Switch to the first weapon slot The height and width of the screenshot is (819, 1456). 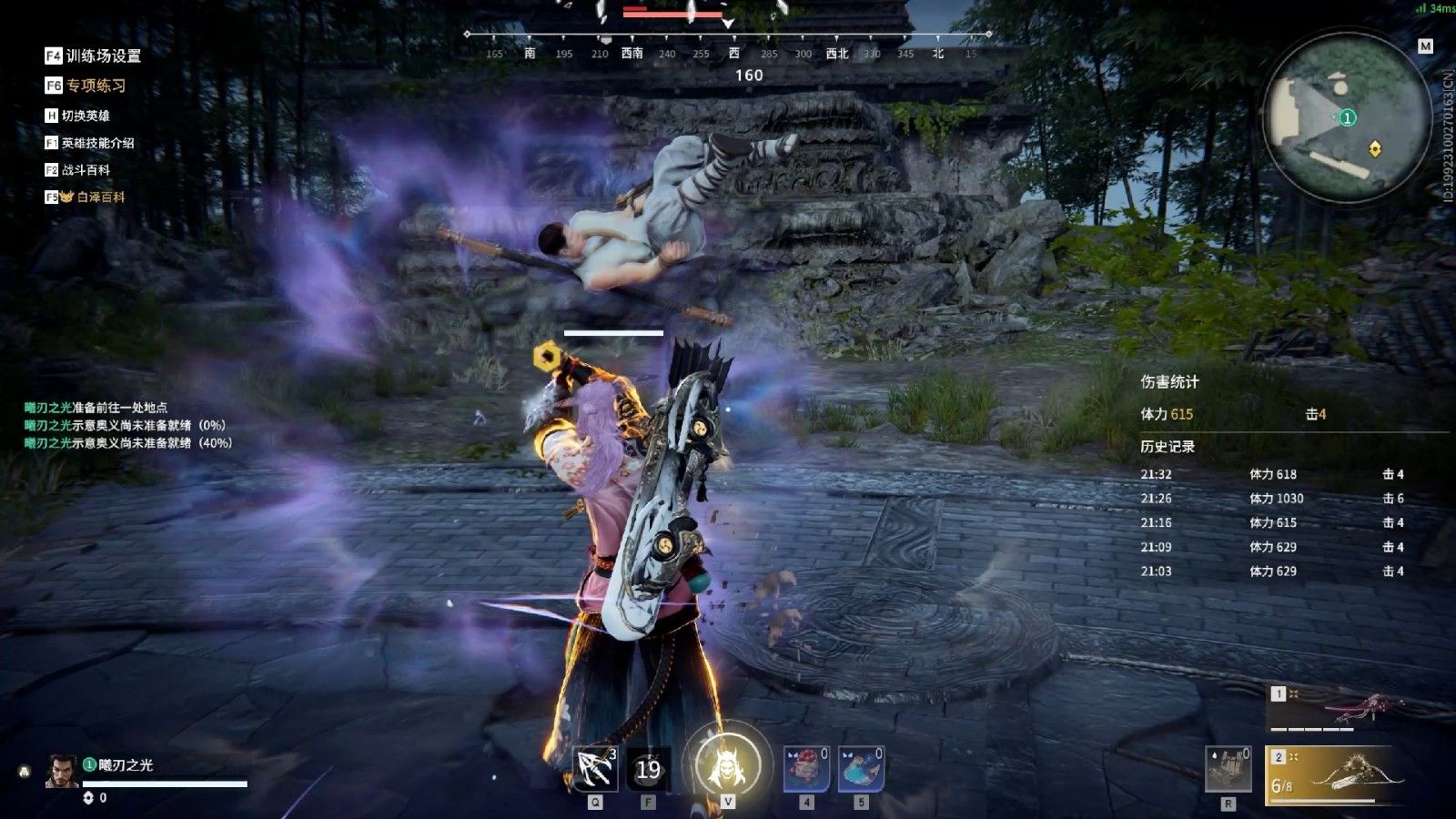1333,709
